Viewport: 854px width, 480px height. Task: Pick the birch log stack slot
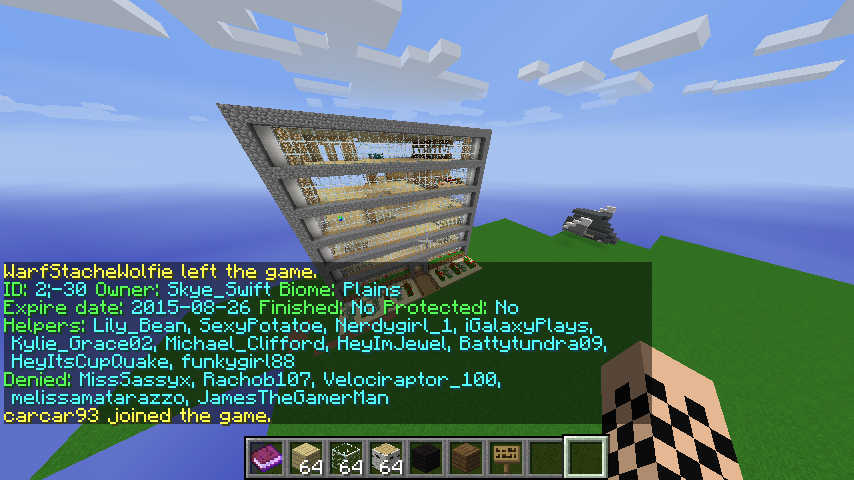tap(386, 457)
